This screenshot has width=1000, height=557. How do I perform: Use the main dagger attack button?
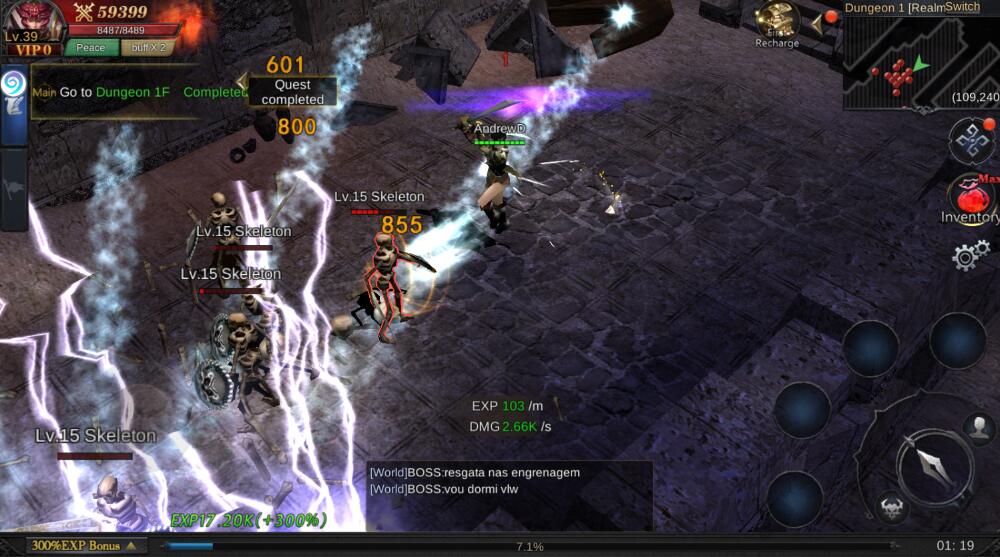931,464
